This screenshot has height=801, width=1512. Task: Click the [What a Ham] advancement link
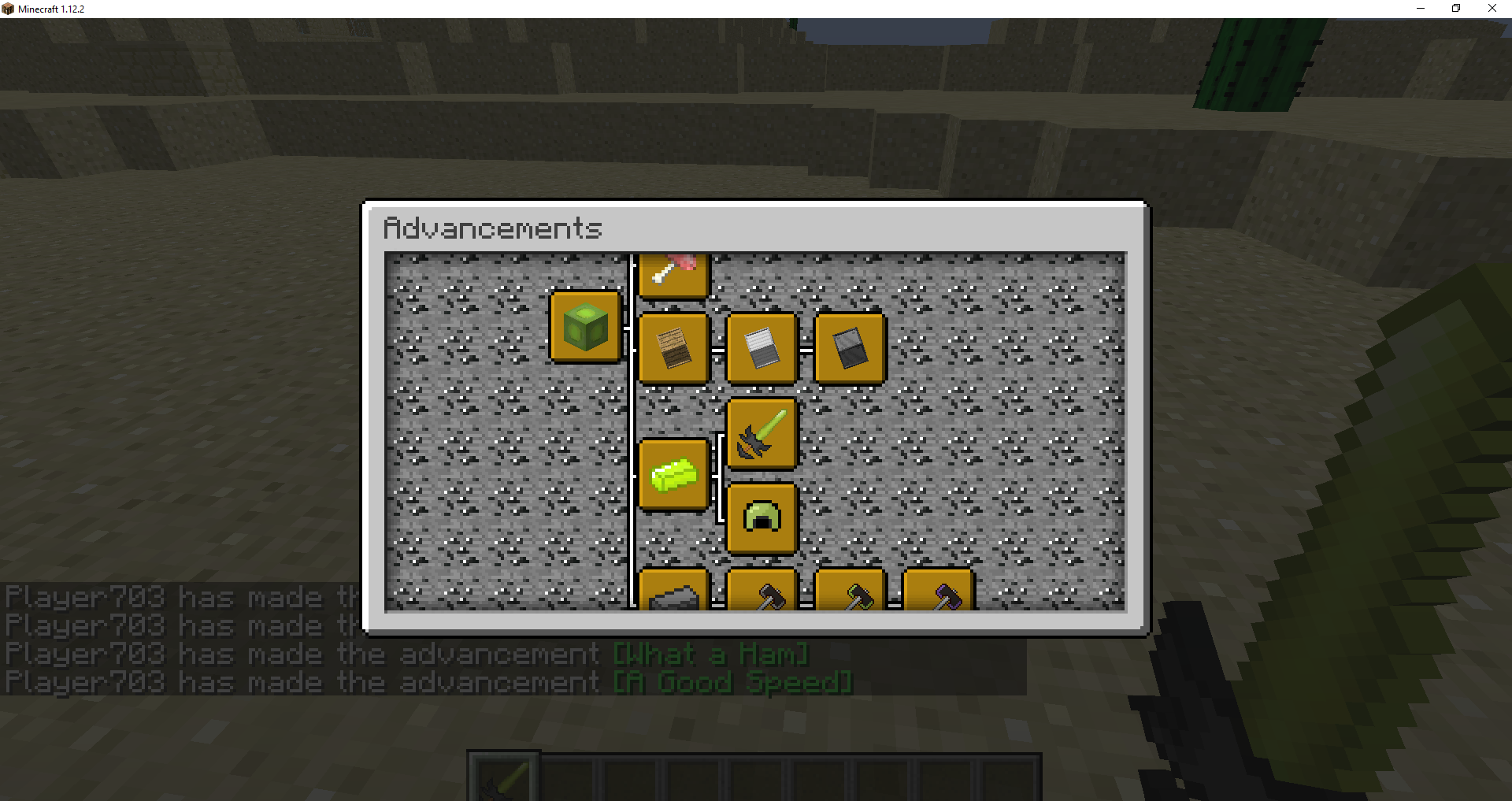coord(708,653)
